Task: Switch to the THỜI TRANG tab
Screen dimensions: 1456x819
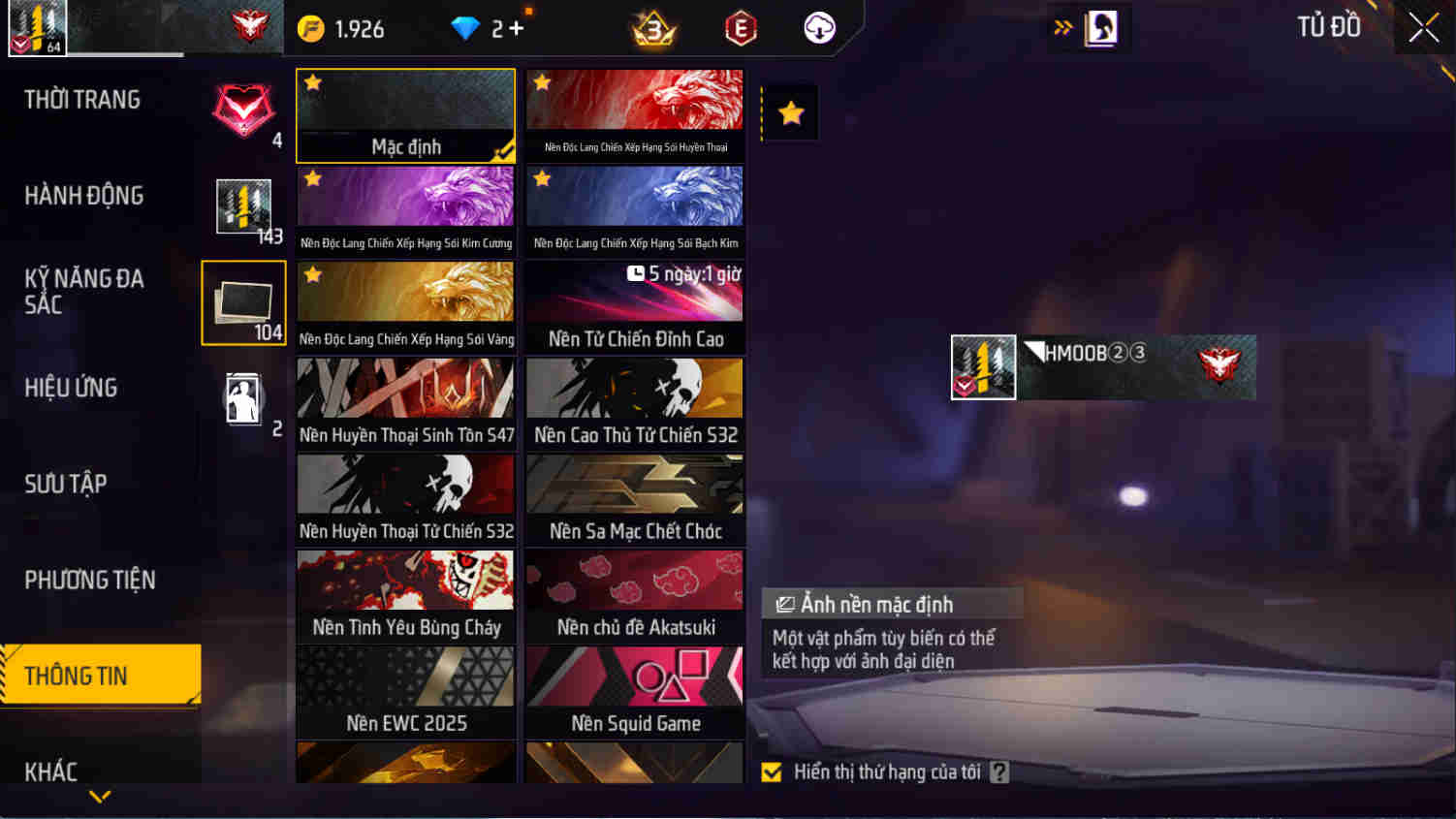Action: pos(82,99)
